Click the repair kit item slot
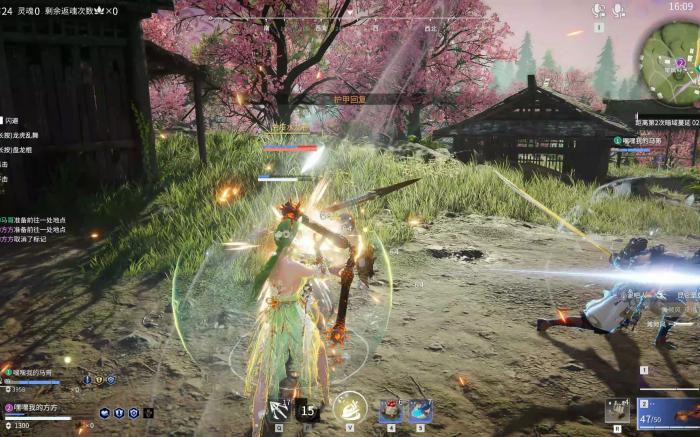This screenshot has width=700, height=437. [x=617, y=410]
